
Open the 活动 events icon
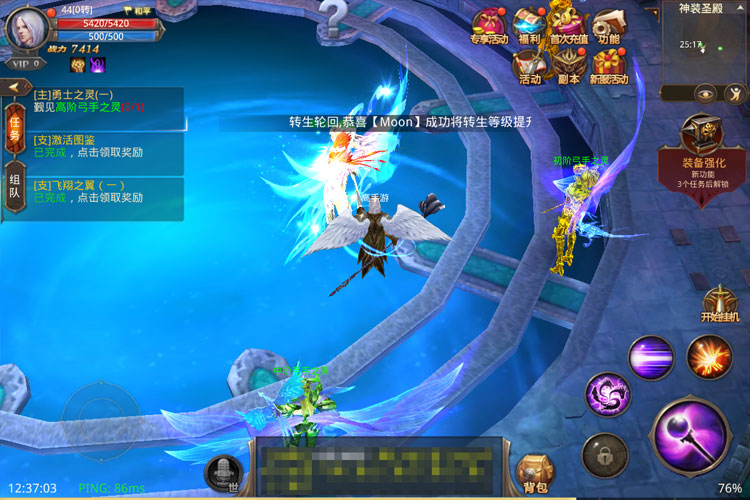click(x=530, y=68)
